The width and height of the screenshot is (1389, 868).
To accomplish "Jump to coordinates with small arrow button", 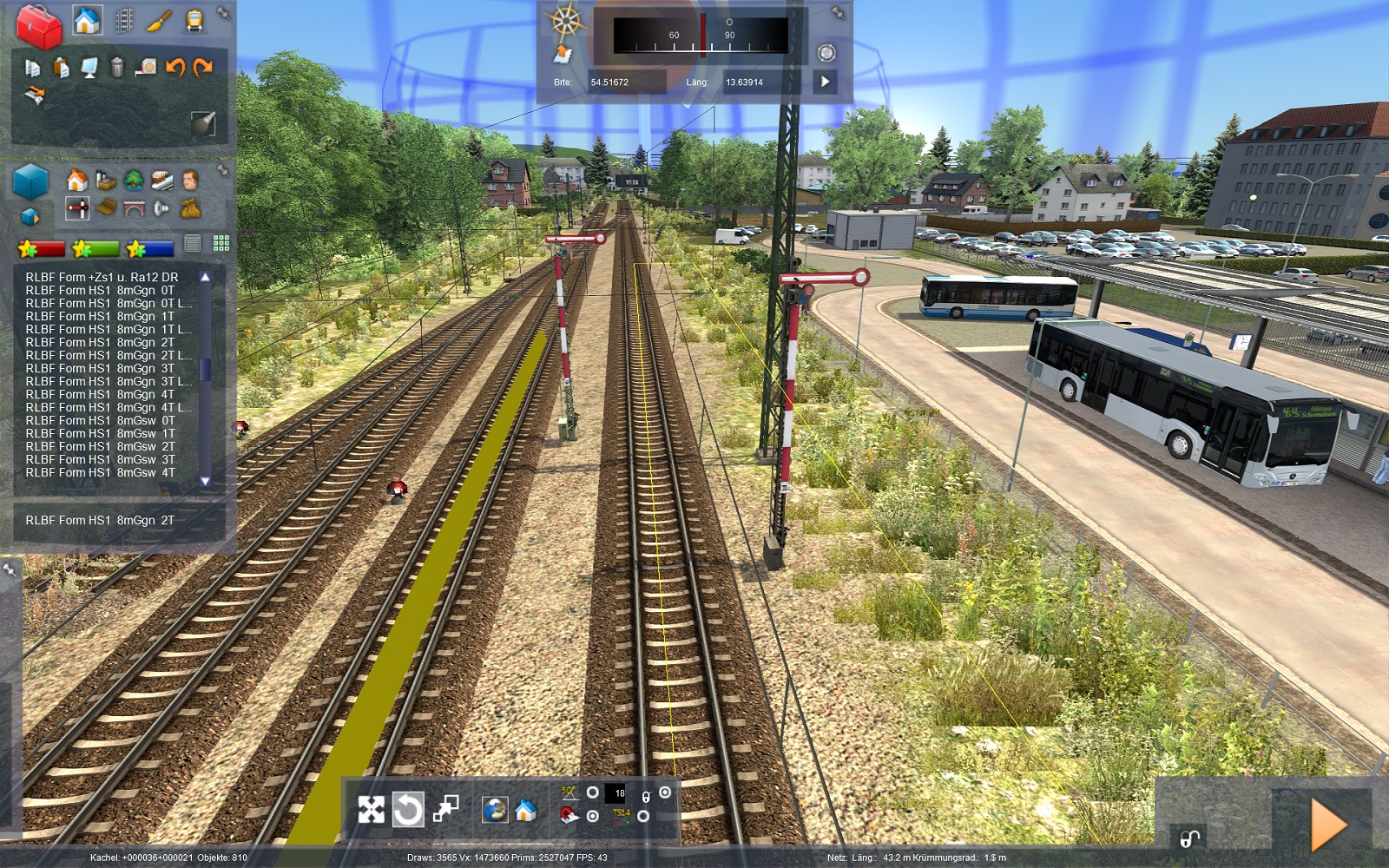I will coord(825,82).
